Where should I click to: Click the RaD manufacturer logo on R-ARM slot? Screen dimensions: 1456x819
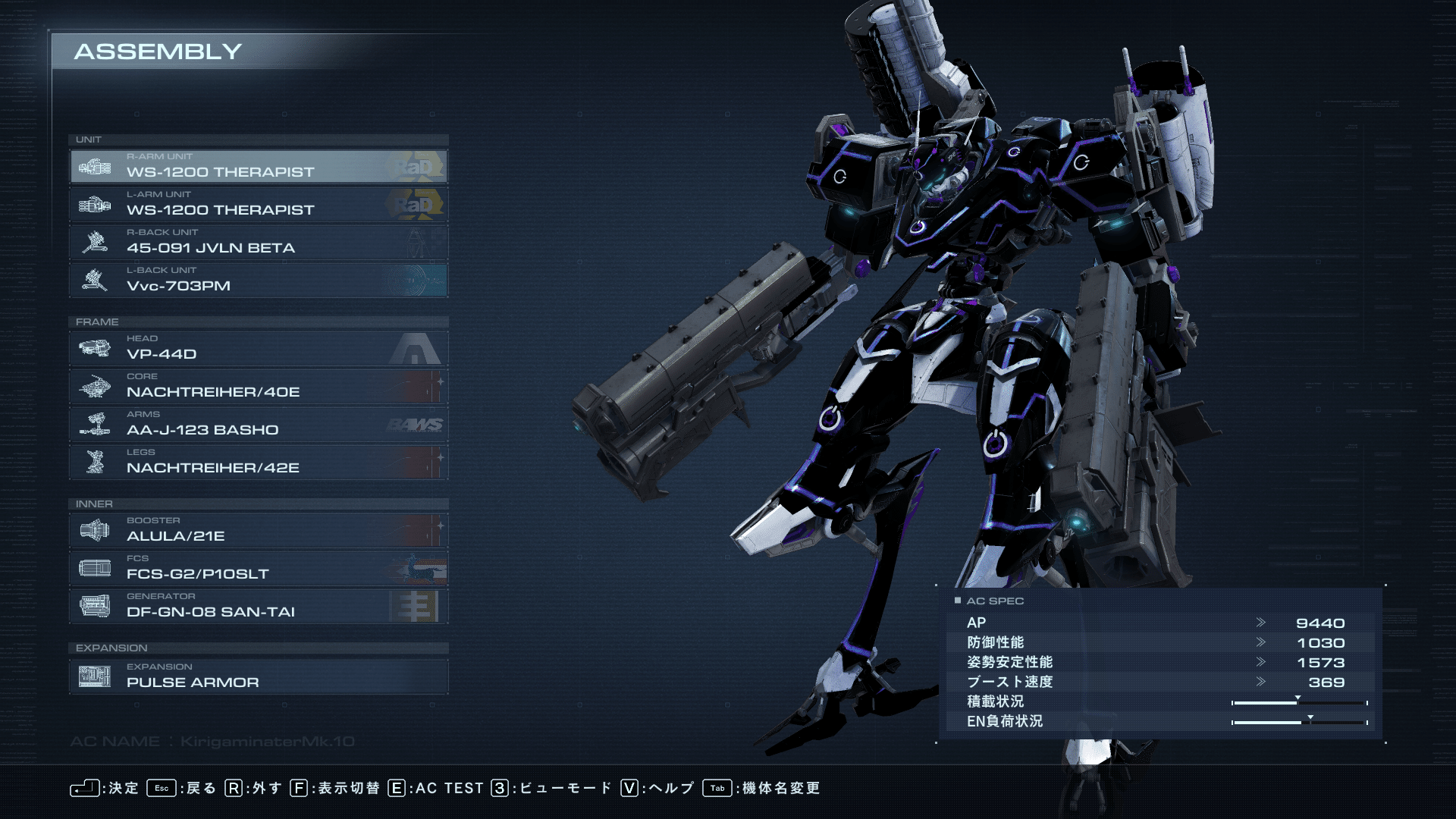(419, 166)
